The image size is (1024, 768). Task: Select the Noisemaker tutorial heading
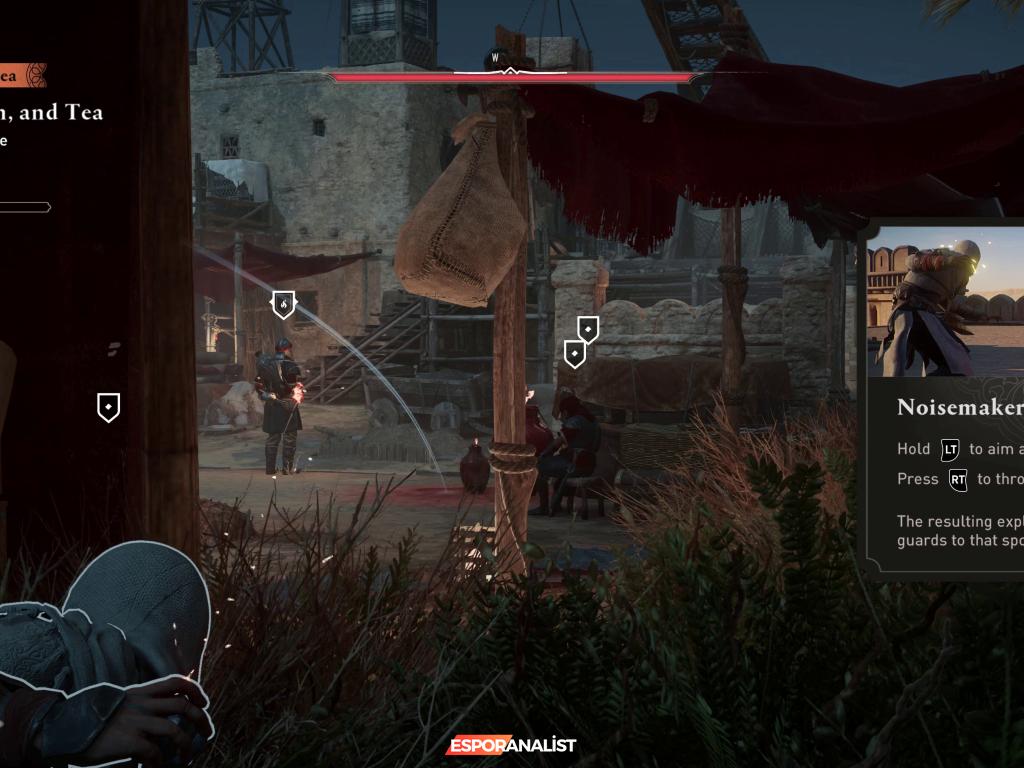coord(959,407)
